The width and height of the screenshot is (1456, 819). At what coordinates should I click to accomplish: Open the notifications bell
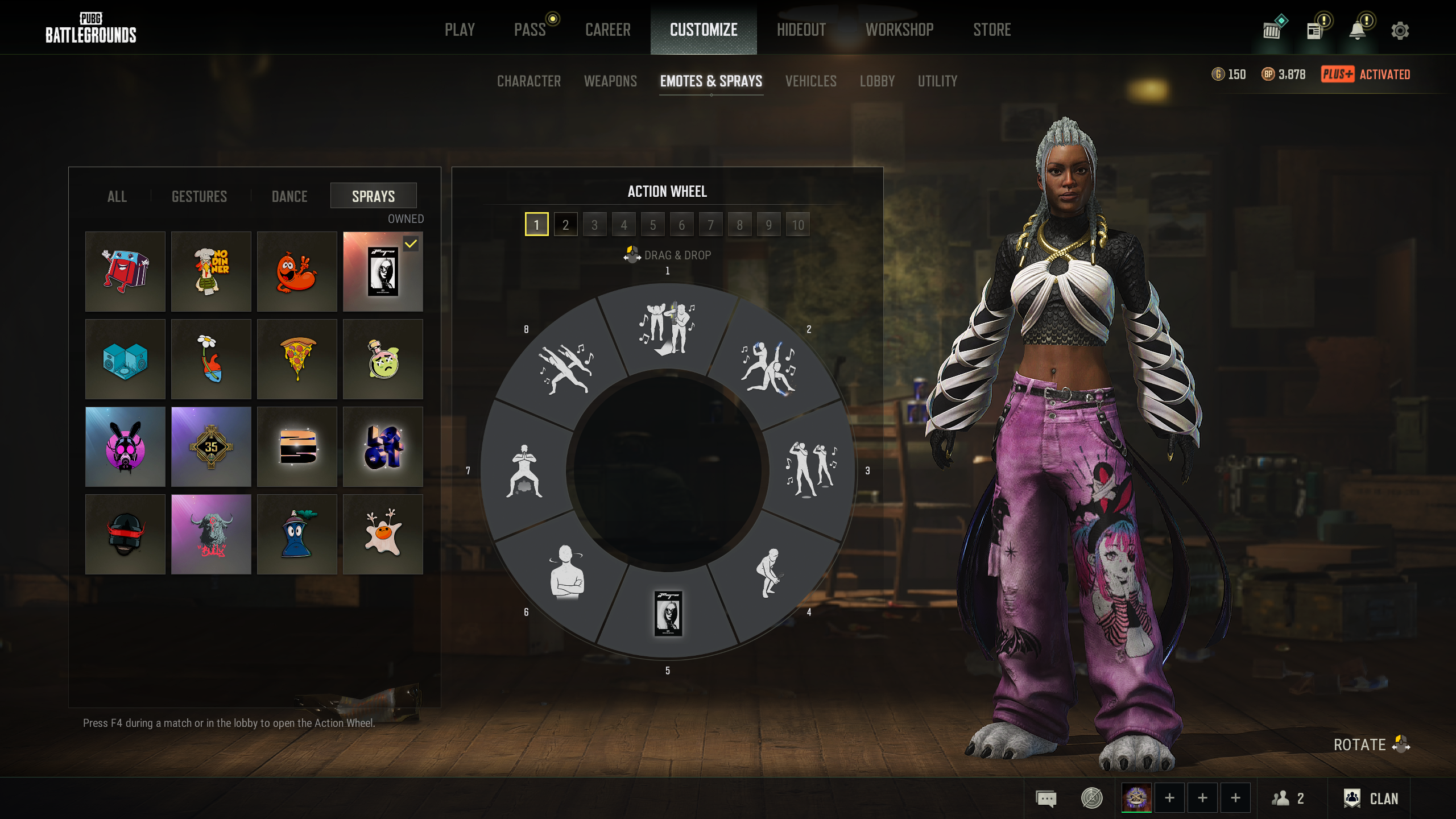(1358, 31)
